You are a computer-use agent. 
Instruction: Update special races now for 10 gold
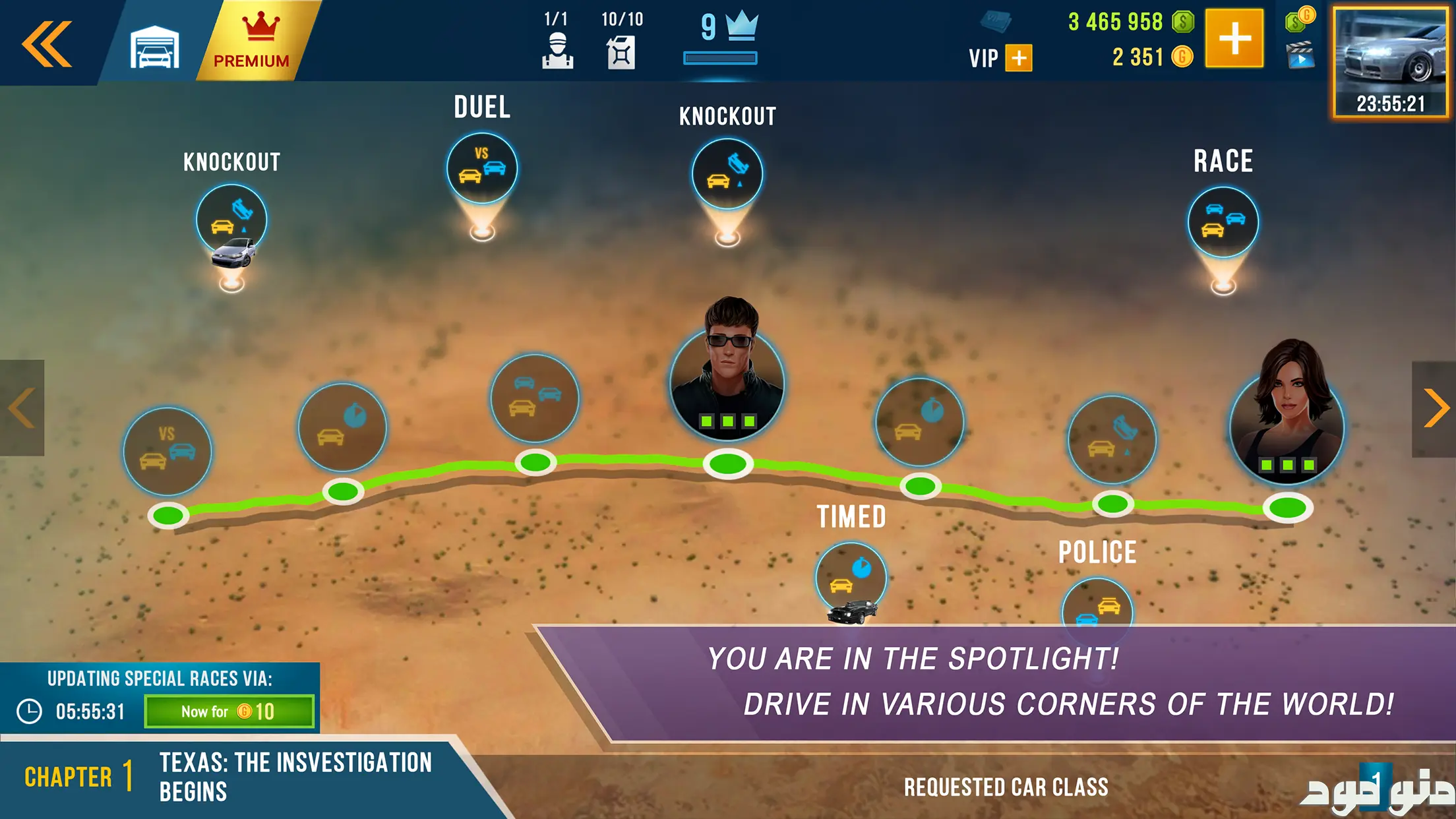coord(229,712)
